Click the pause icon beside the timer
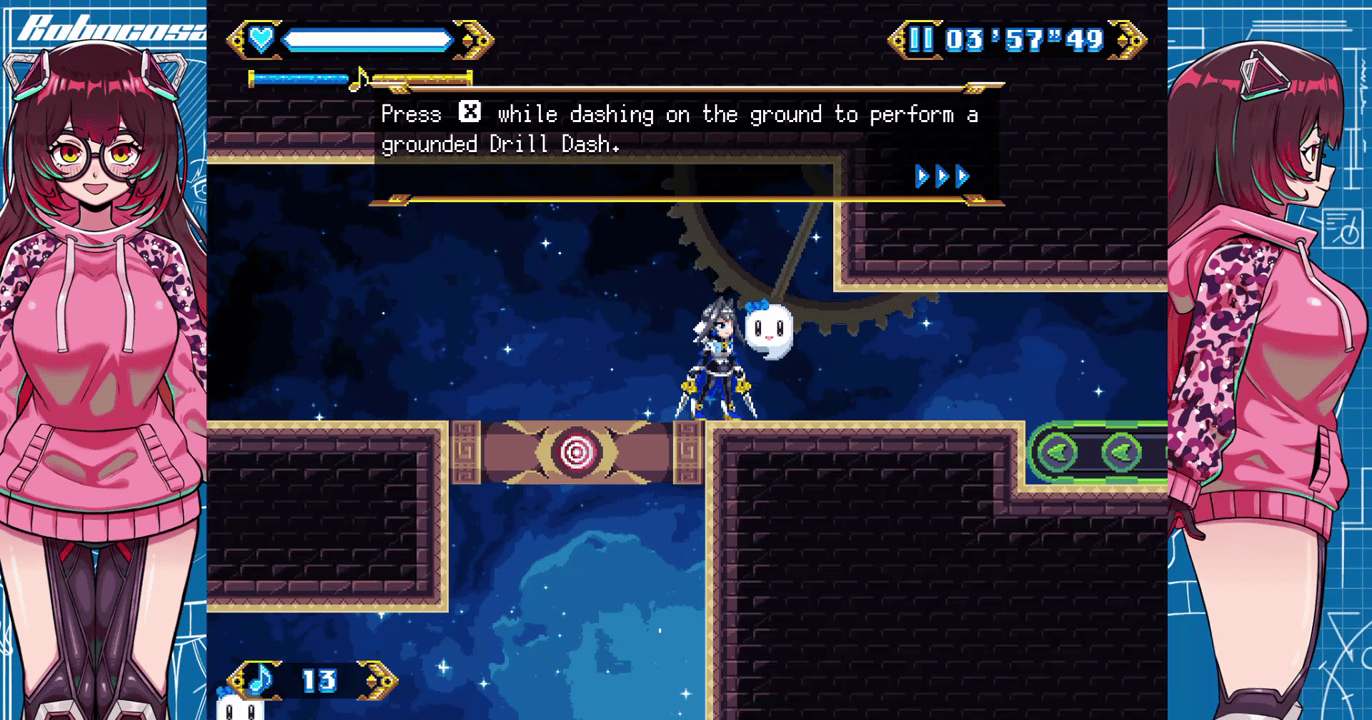 point(921,40)
